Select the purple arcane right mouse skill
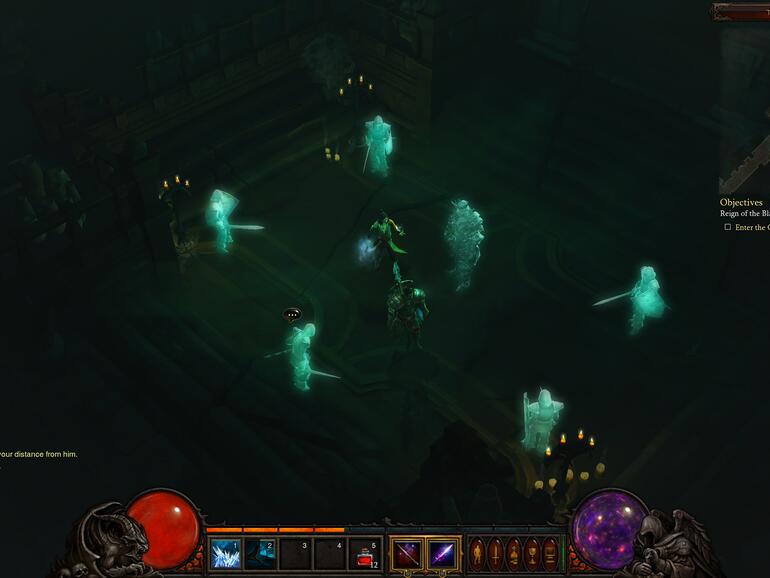This screenshot has width=770, height=578. (443, 554)
